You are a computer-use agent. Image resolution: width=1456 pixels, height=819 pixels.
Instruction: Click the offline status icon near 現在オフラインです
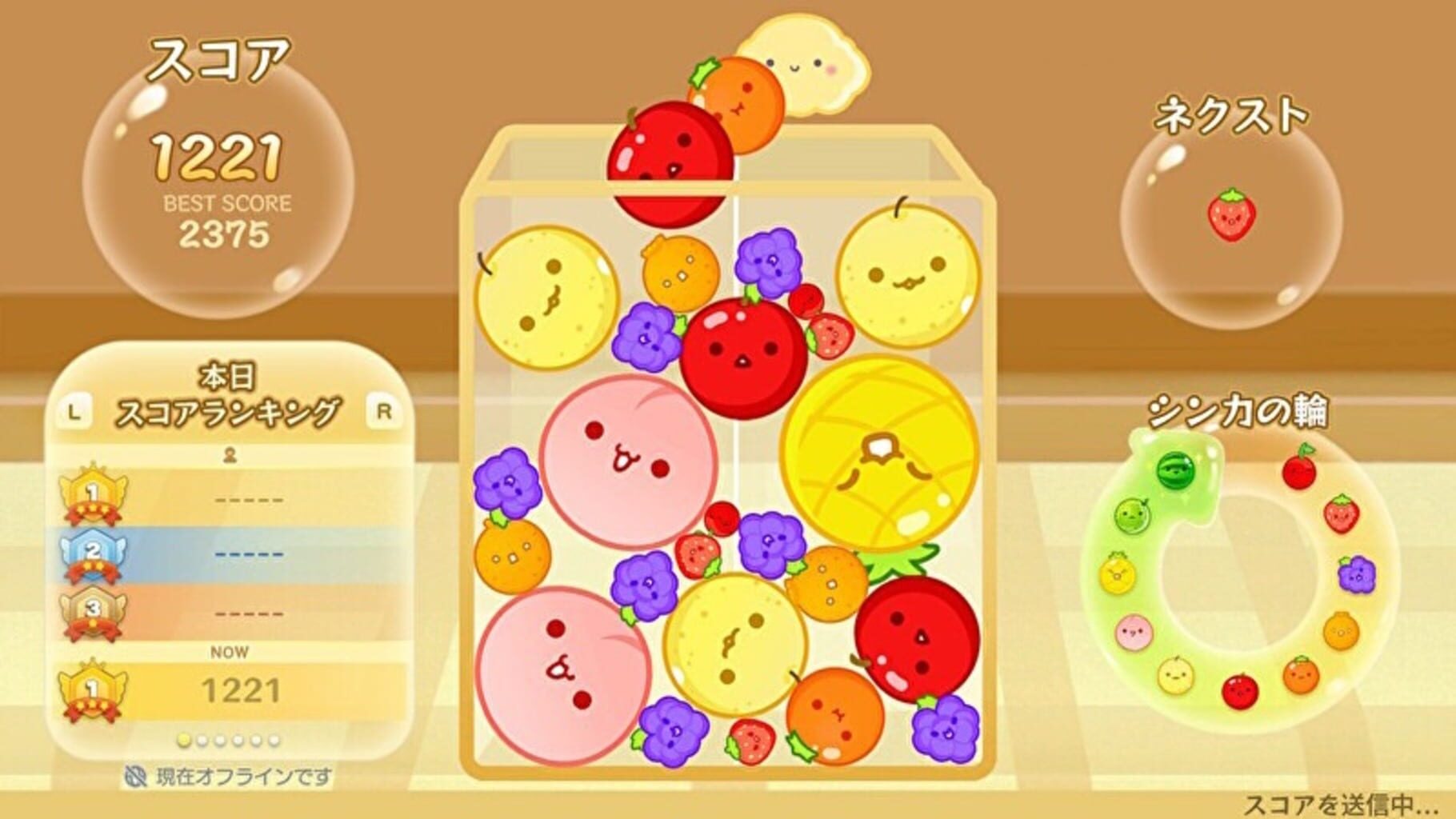(138, 776)
